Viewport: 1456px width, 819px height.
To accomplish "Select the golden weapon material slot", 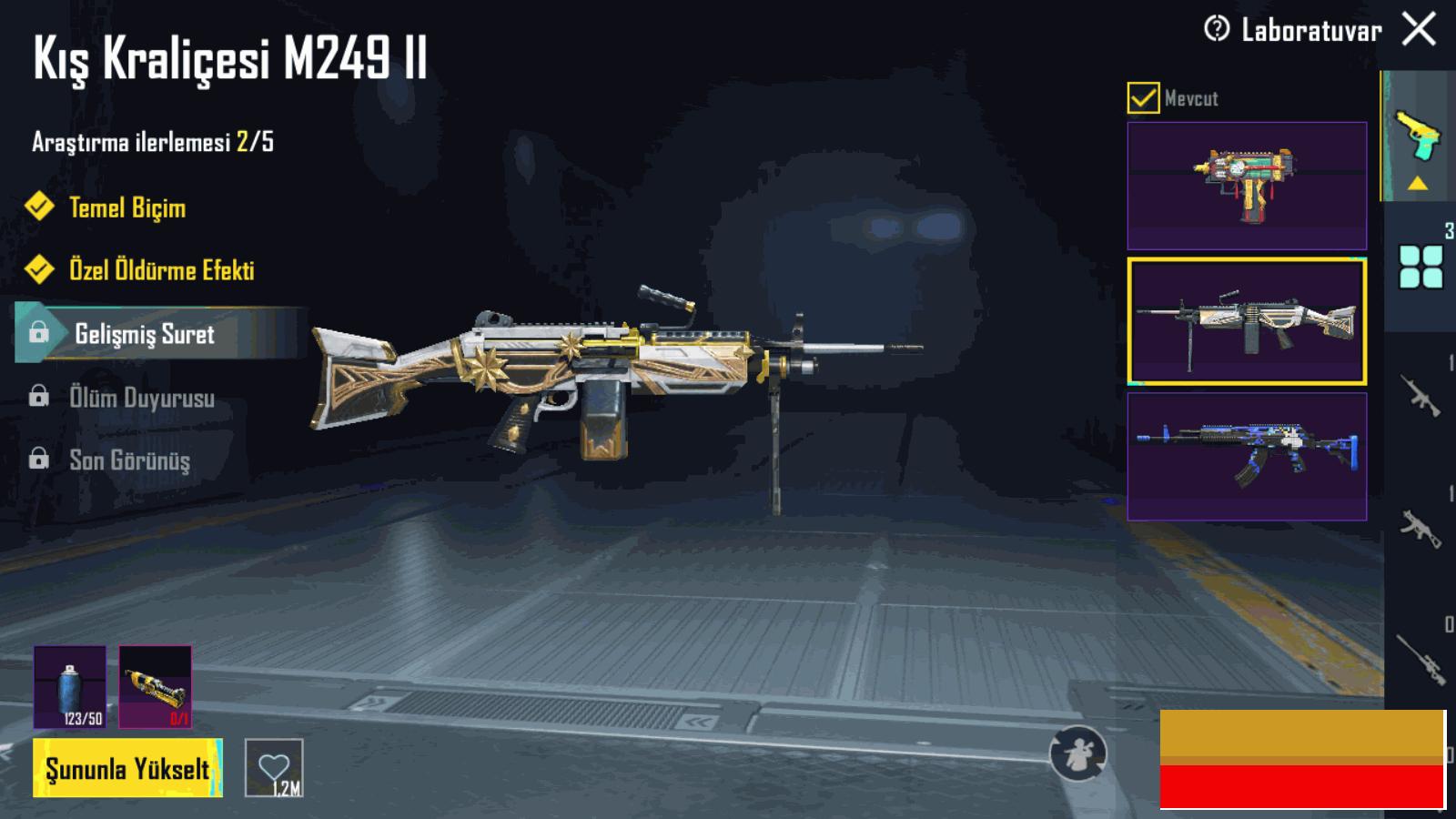I will click(x=156, y=687).
